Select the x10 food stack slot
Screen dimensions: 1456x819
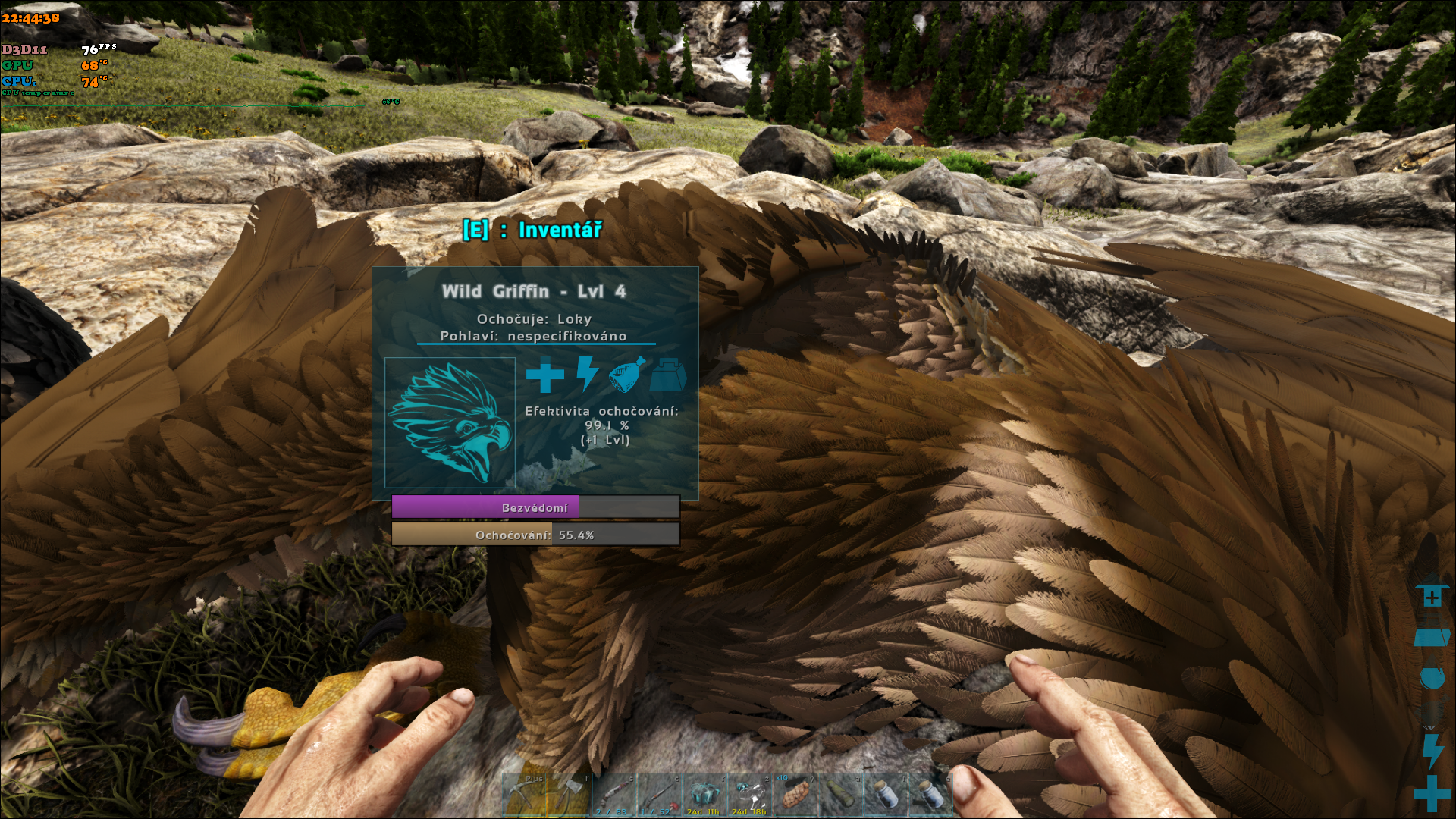click(795, 795)
